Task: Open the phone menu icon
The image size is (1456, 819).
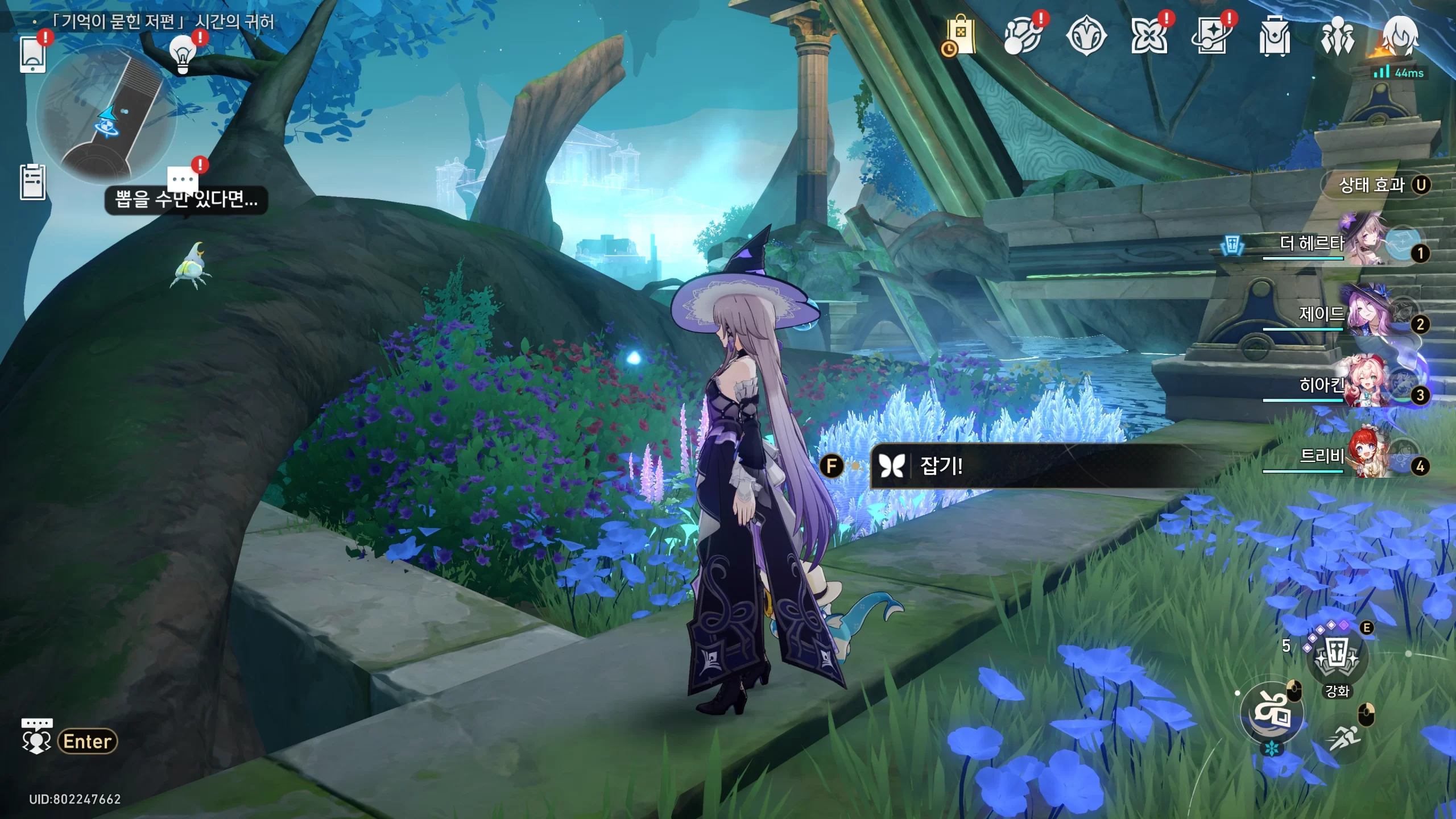Action: click(x=32, y=54)
